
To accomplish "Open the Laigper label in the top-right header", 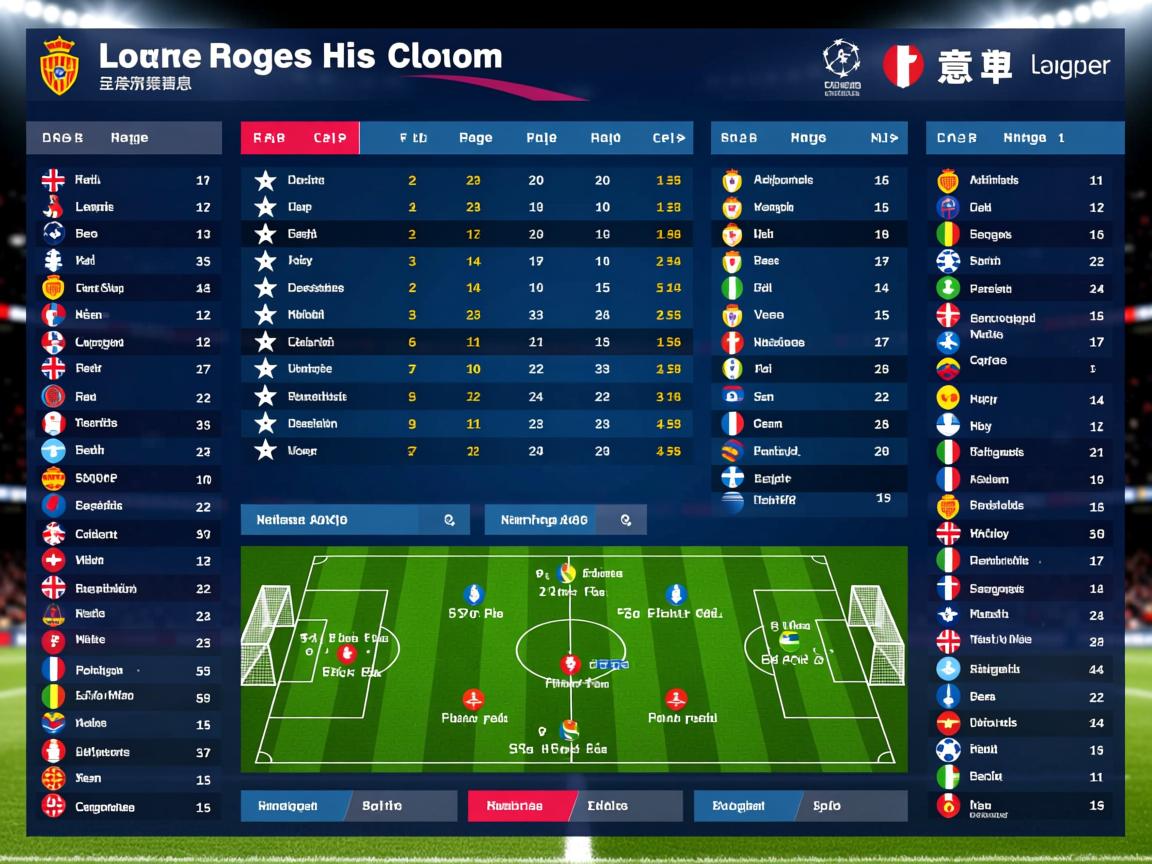I will pos(1070,67).
